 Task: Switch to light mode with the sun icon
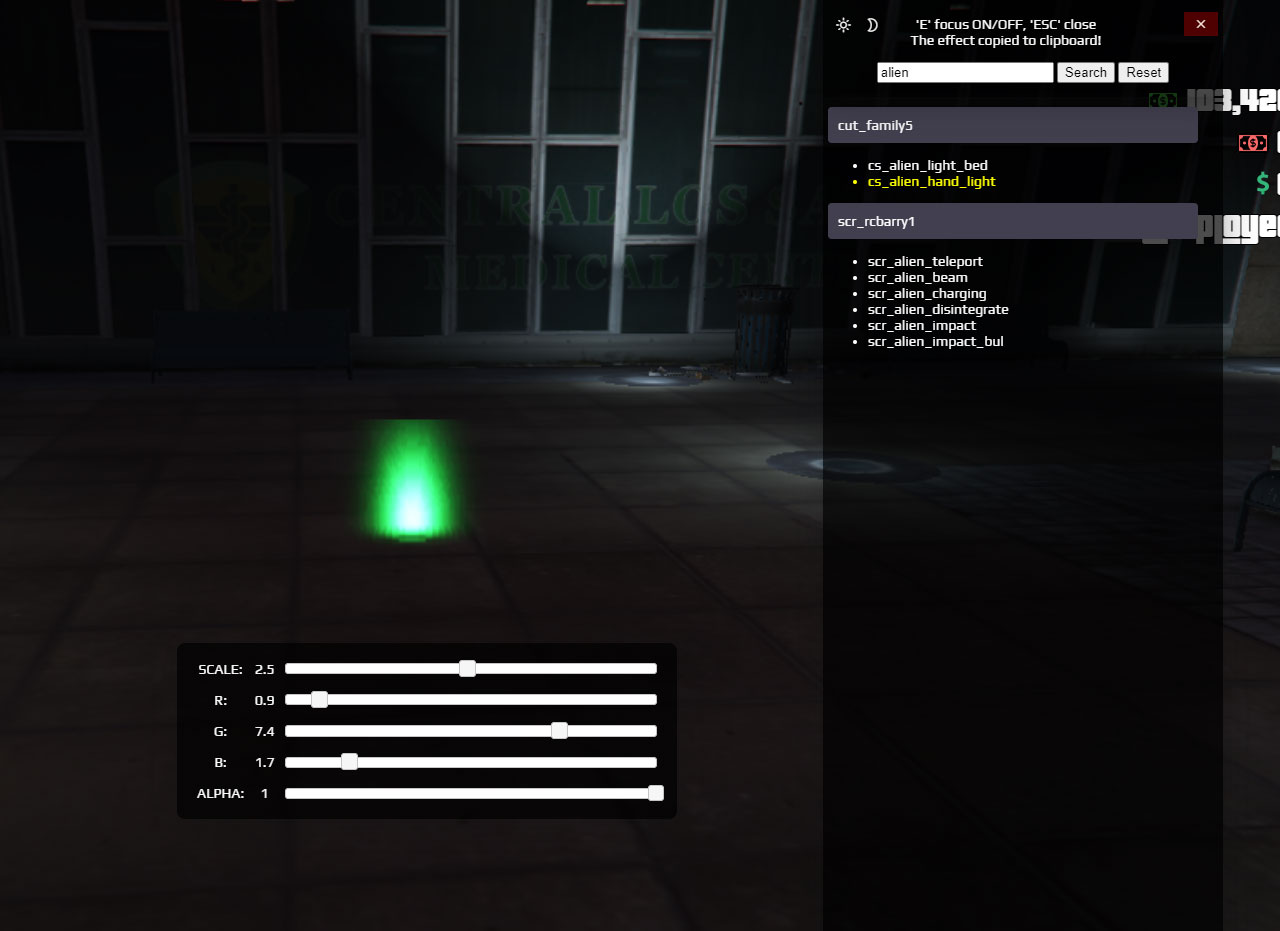pyautogui.click(x=843, y=25)
